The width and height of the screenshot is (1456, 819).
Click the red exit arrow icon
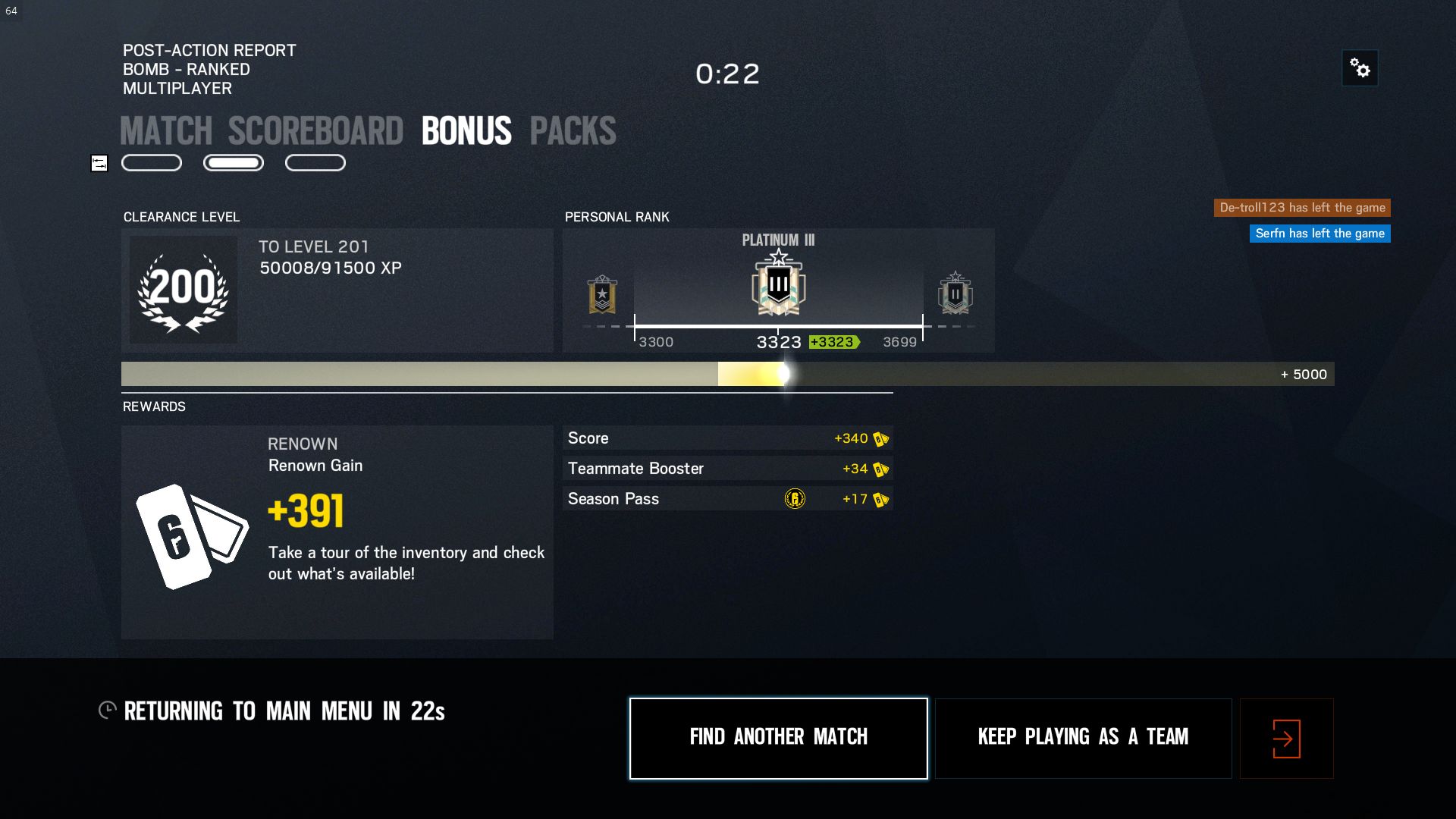pyautogui.click(x=1285, y=737)
